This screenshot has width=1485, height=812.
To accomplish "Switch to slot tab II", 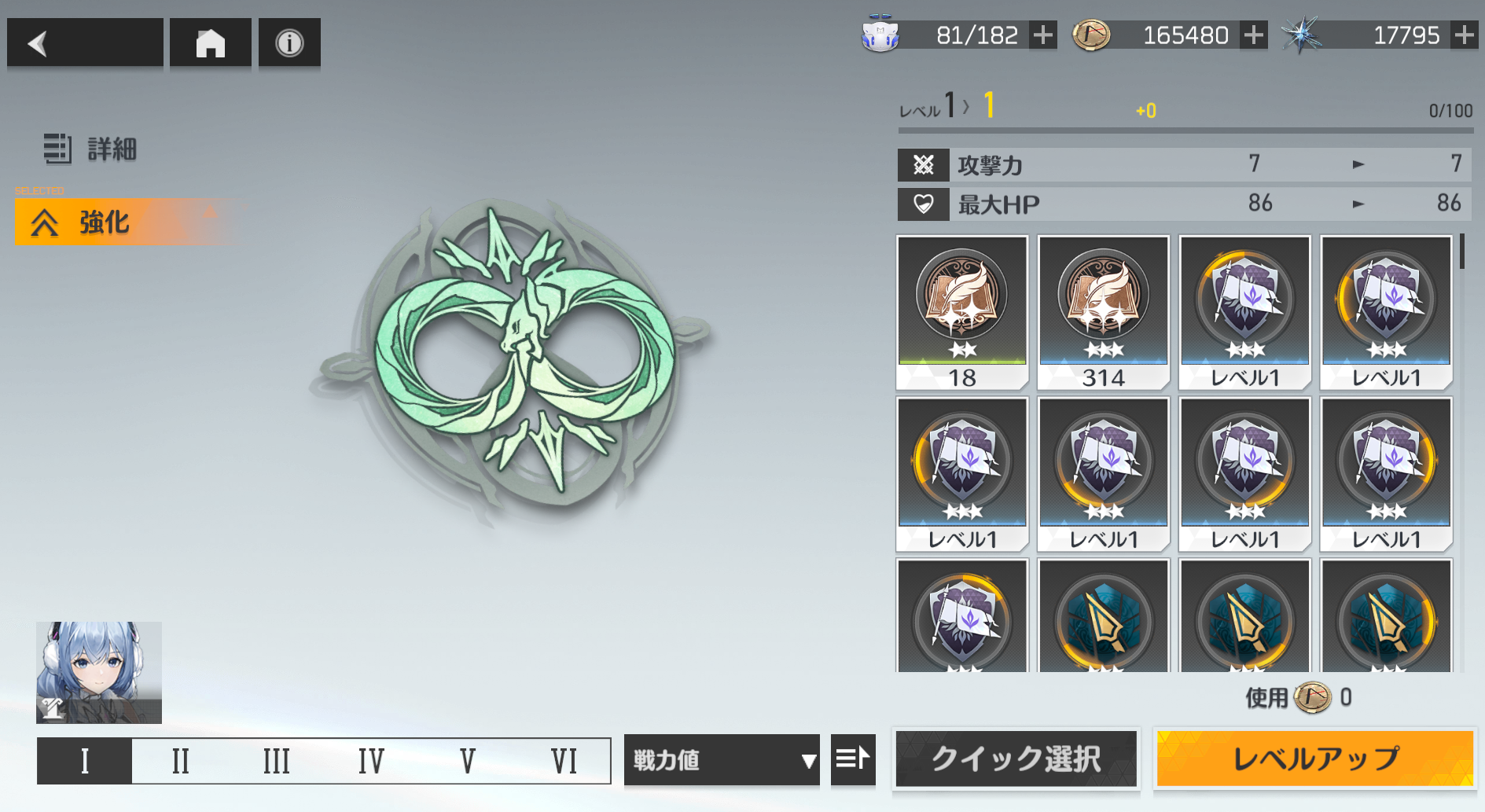I will [x=181, y=761].
